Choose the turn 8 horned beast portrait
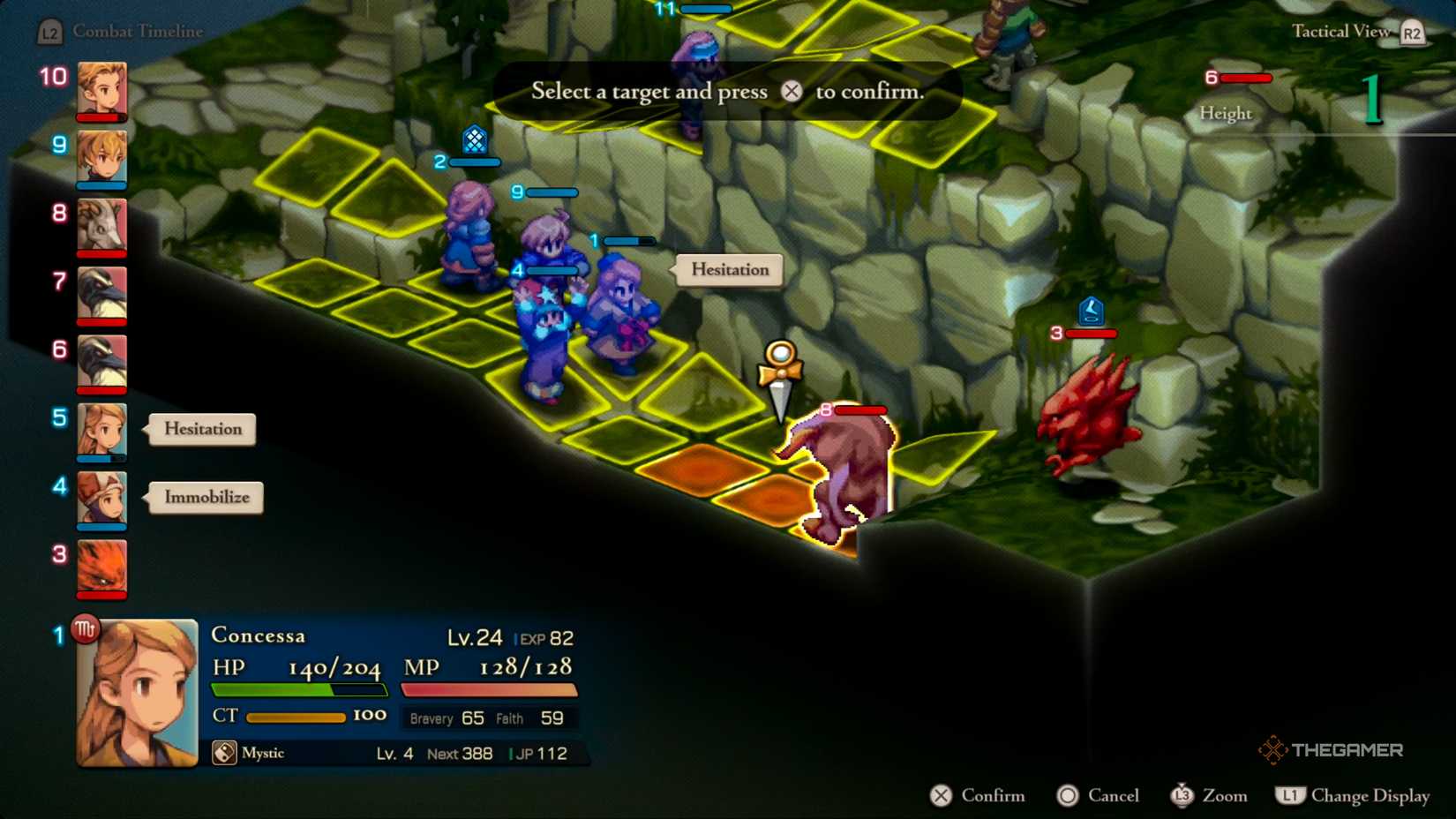This screenshot has width=1456, height=819. (x=101, y=226)
